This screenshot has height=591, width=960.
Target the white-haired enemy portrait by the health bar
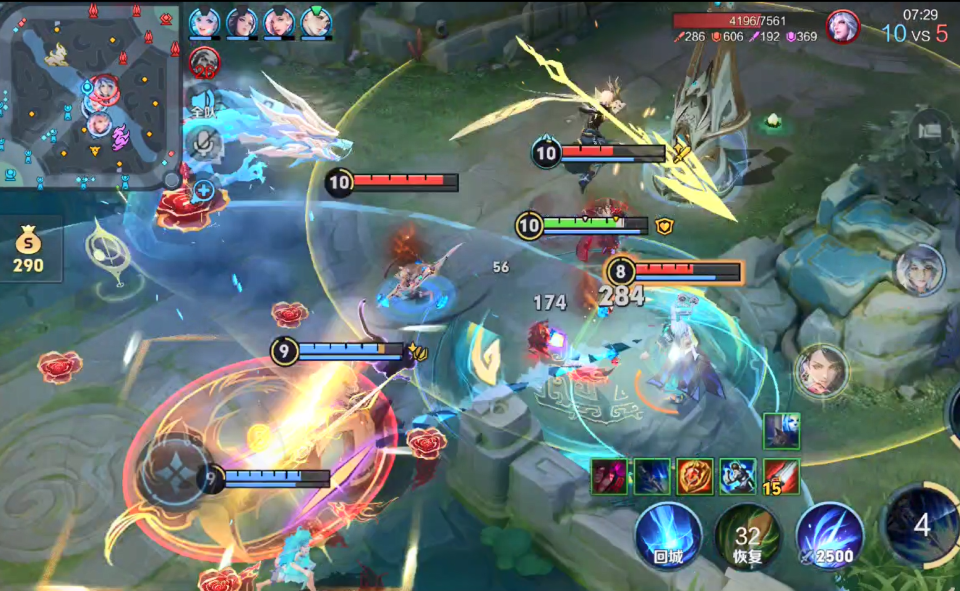point(843,26)
